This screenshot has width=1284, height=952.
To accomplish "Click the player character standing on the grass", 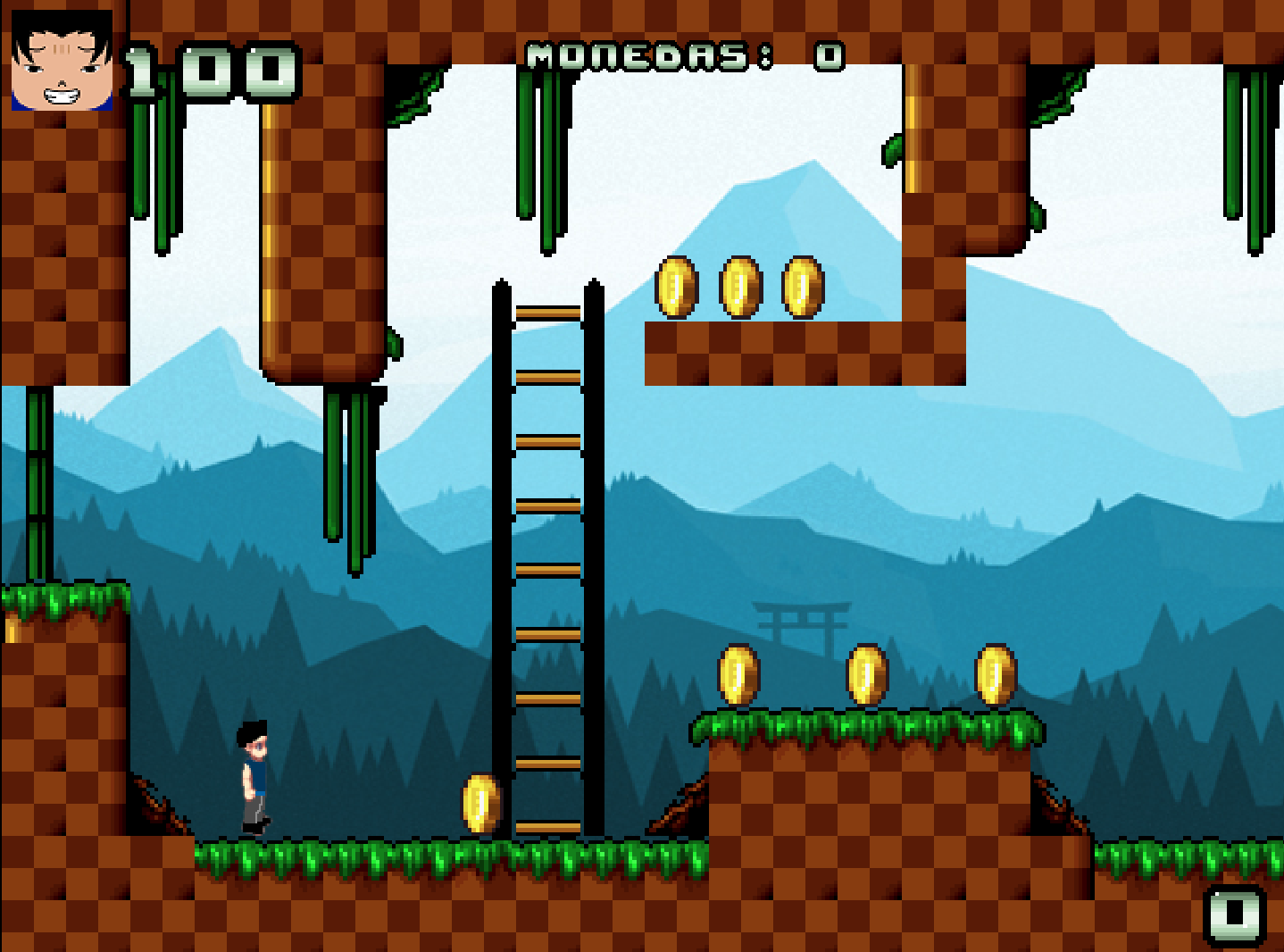I will pos(254,777).
